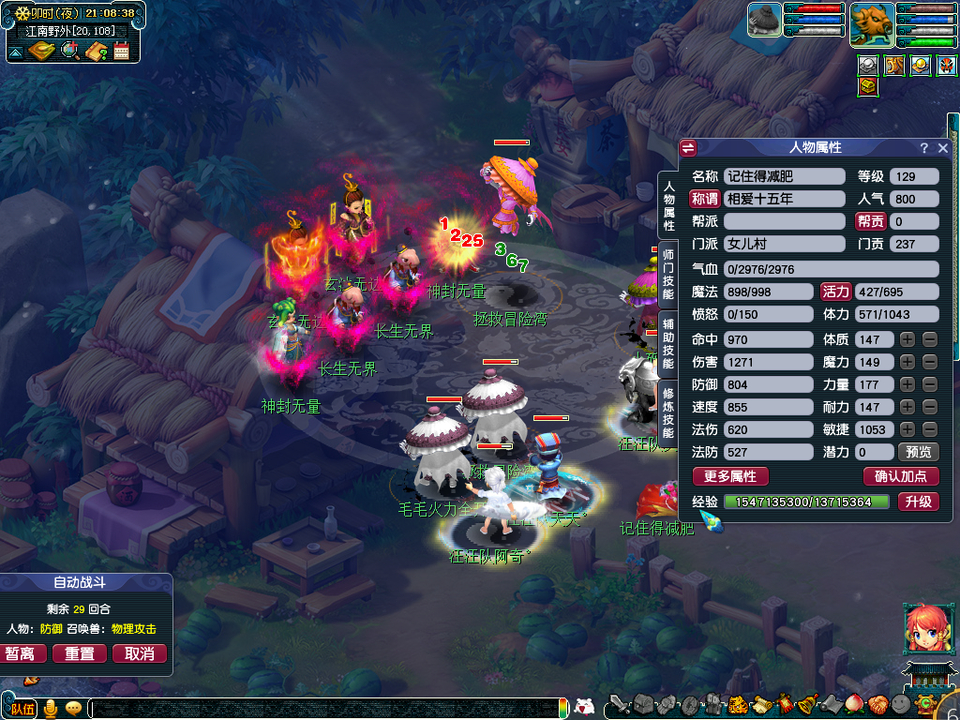Preview point allocation with 预览
Screen dimensions: 960x720
click(917, 452)
